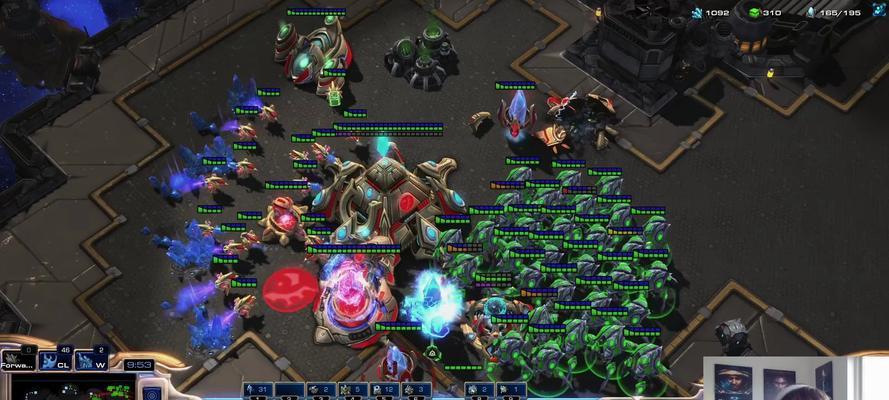889x400 pixels.
Task: Click the streamer webcam overlay
Action: (794, 378)
